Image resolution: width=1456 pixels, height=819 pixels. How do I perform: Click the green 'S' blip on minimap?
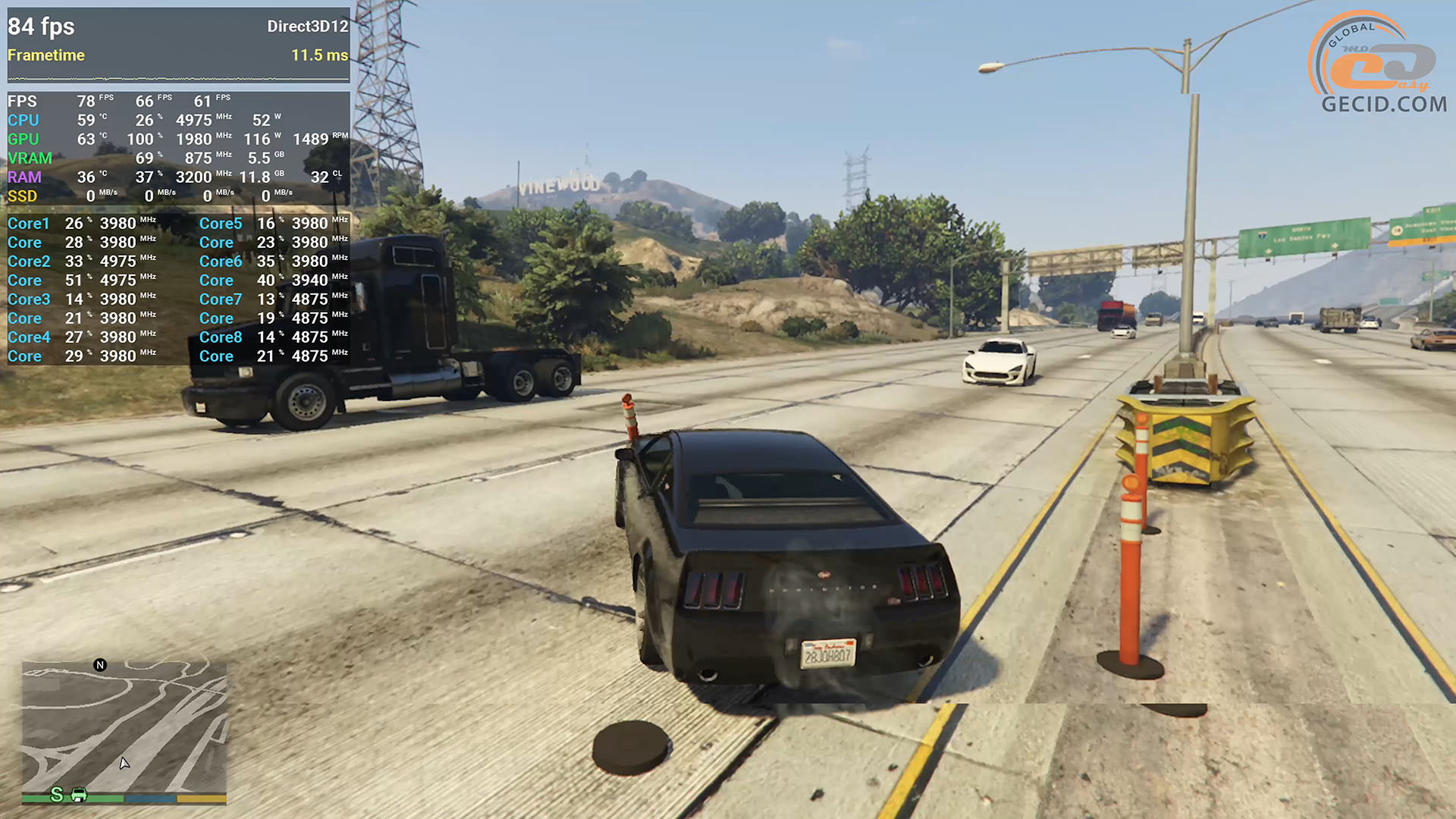(57, 794)
